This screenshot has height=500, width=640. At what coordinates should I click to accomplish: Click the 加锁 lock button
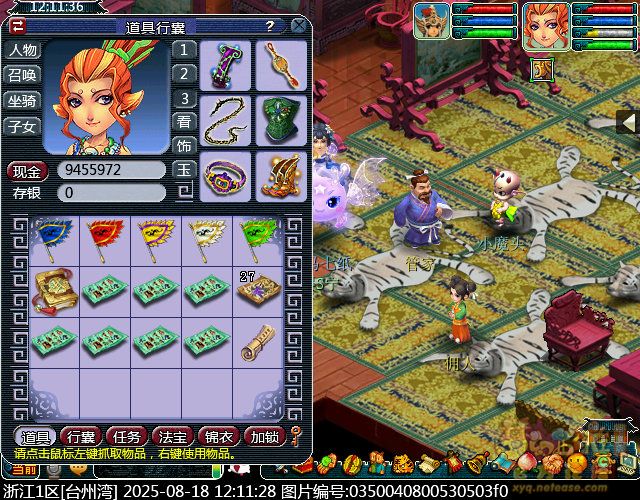(264, 436)
